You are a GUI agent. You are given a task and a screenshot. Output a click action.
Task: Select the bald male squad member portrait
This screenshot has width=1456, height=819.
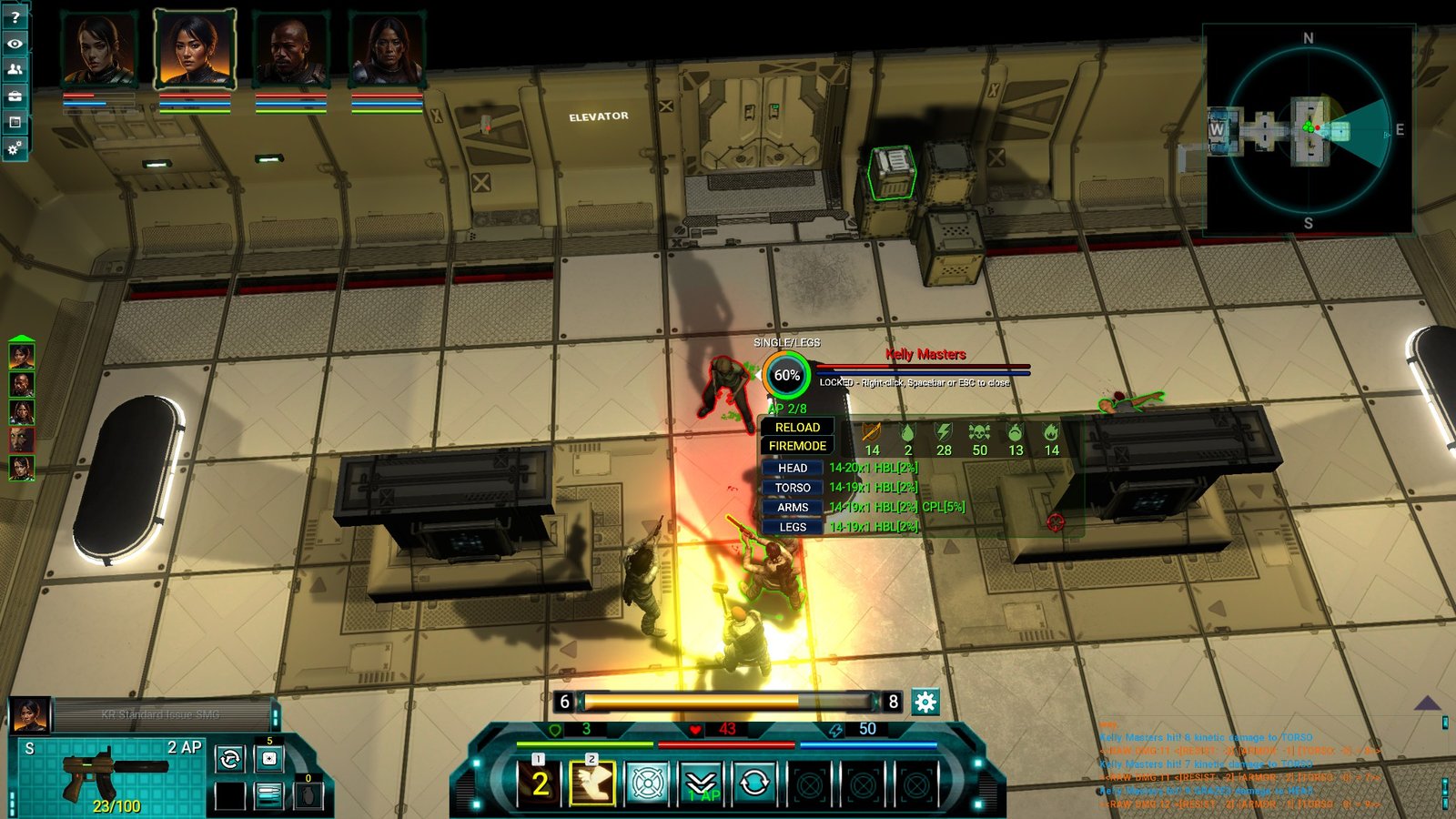pos(290,50)
